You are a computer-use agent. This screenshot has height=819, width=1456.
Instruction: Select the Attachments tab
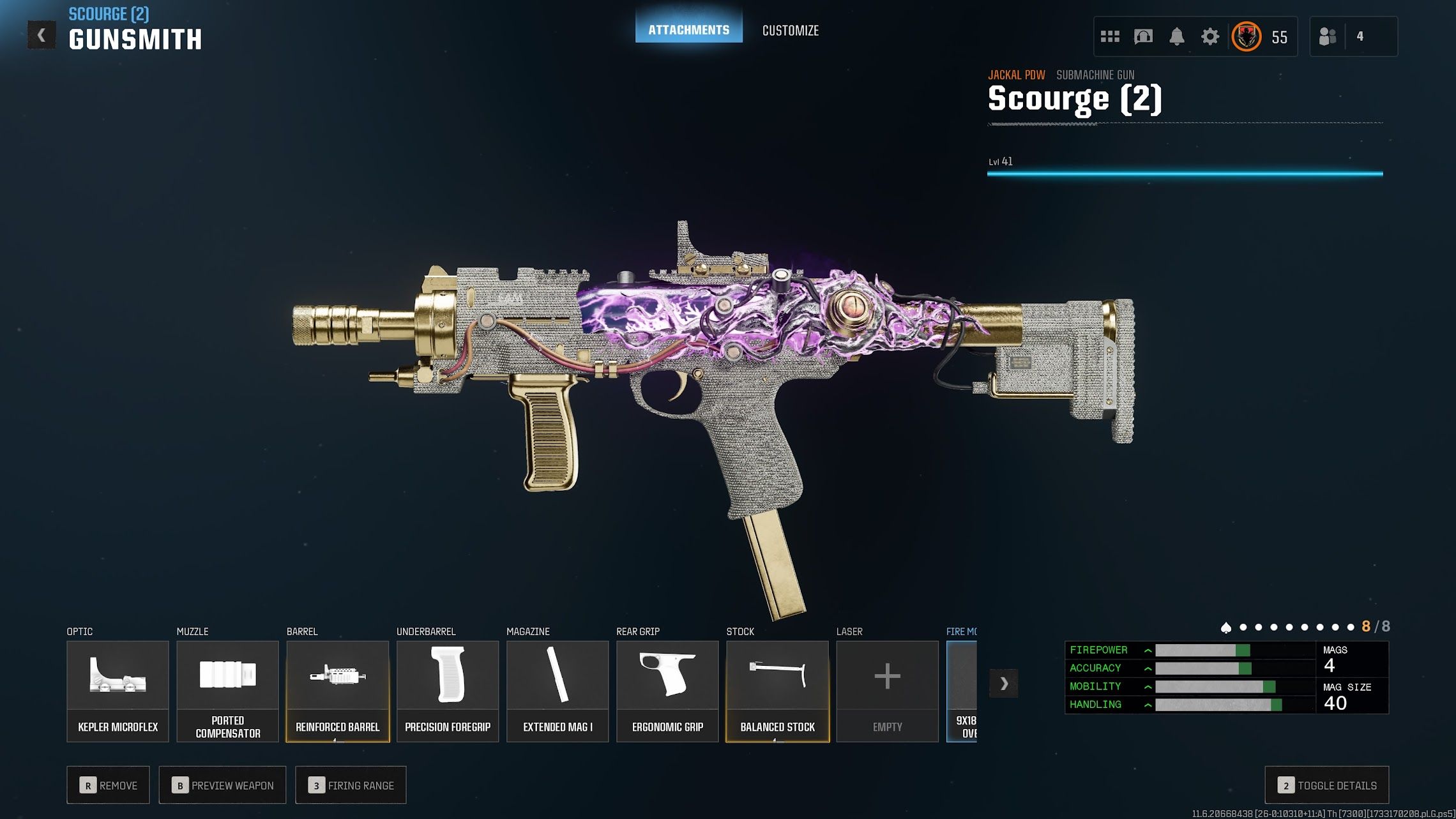pos(688,29)
